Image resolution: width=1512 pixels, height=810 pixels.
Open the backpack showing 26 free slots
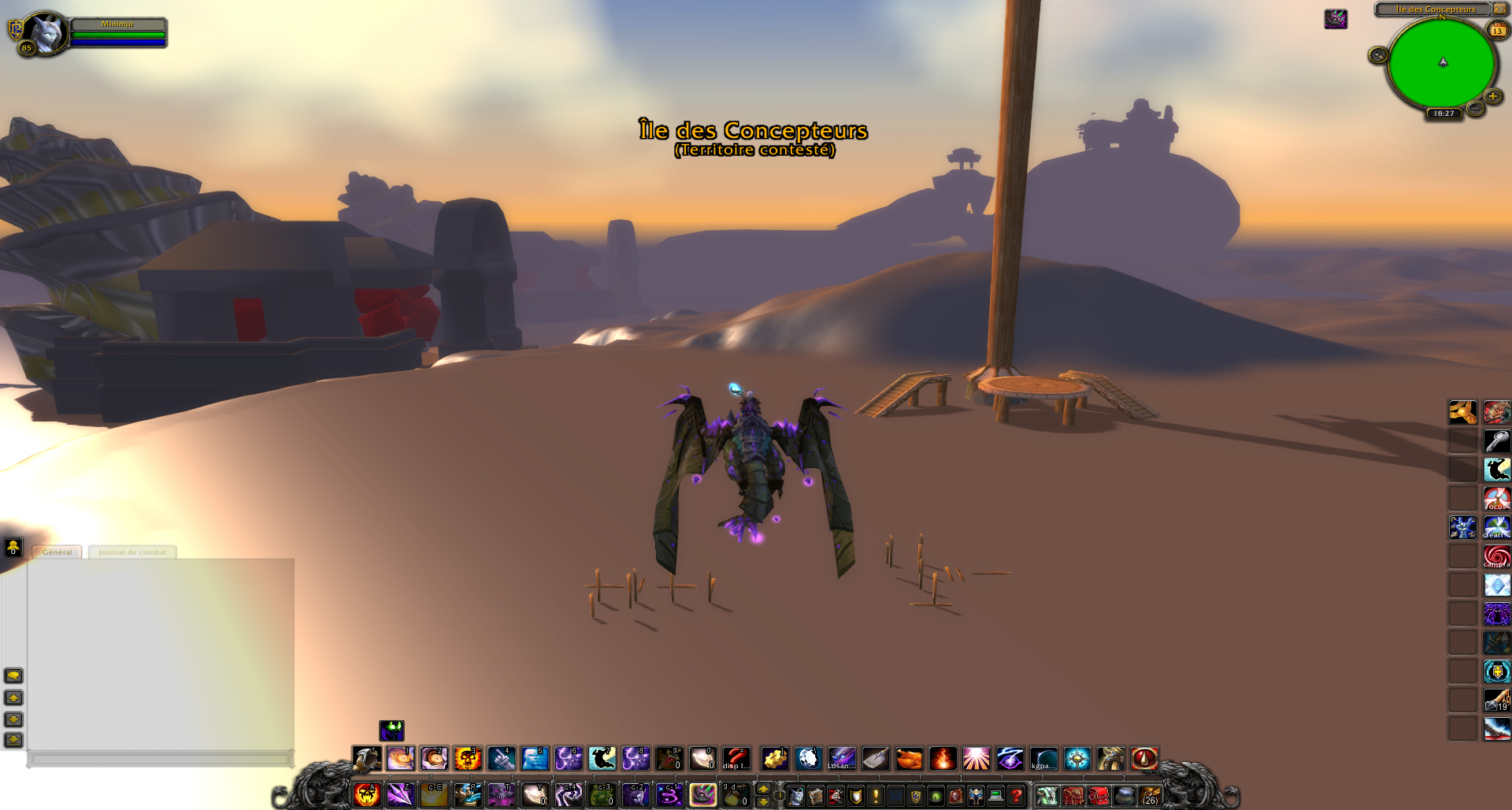(x=1150, y=796)
